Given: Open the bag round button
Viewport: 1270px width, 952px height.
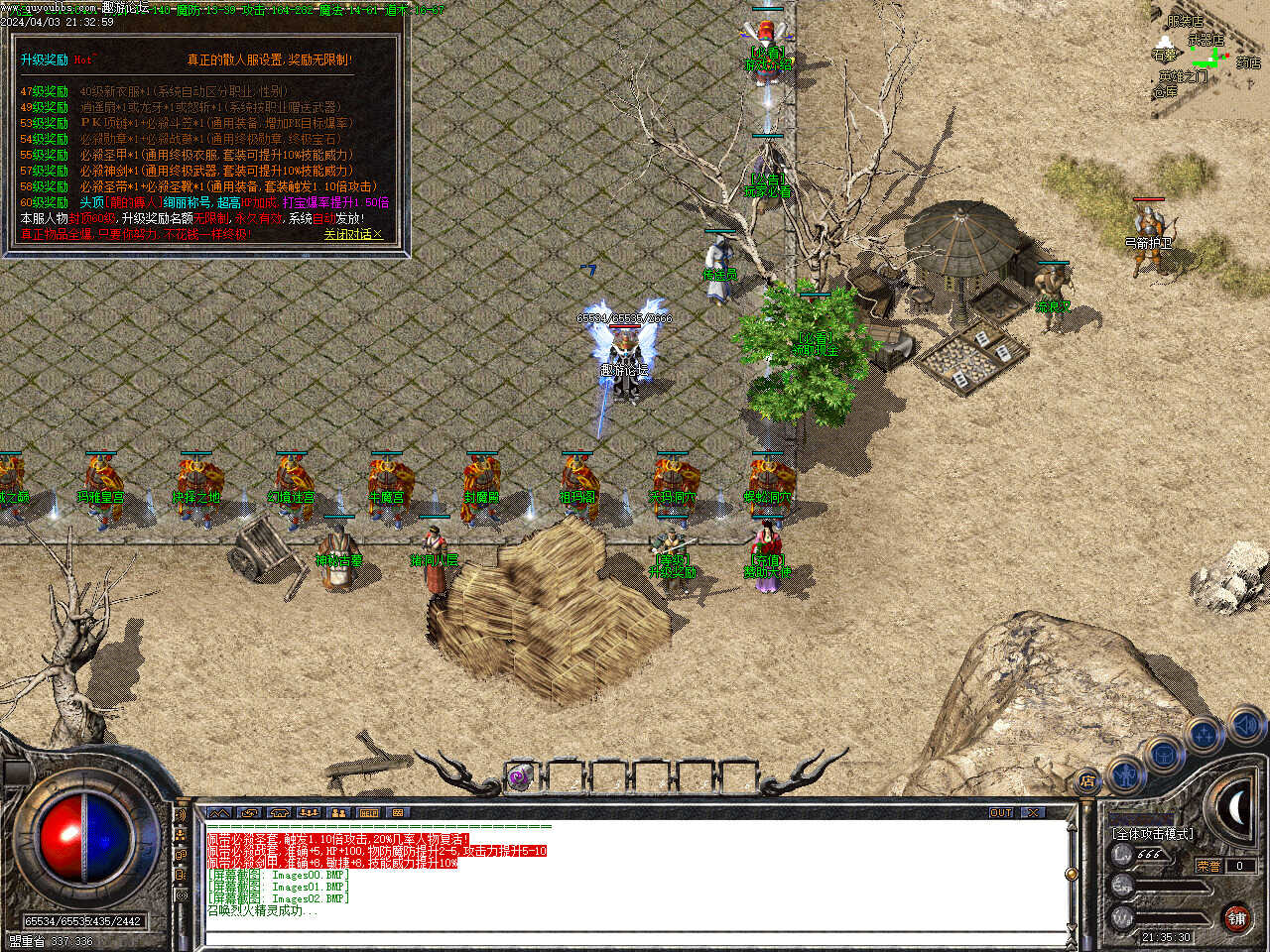Looking at the screenshot, I should (x=1163, y=753).
